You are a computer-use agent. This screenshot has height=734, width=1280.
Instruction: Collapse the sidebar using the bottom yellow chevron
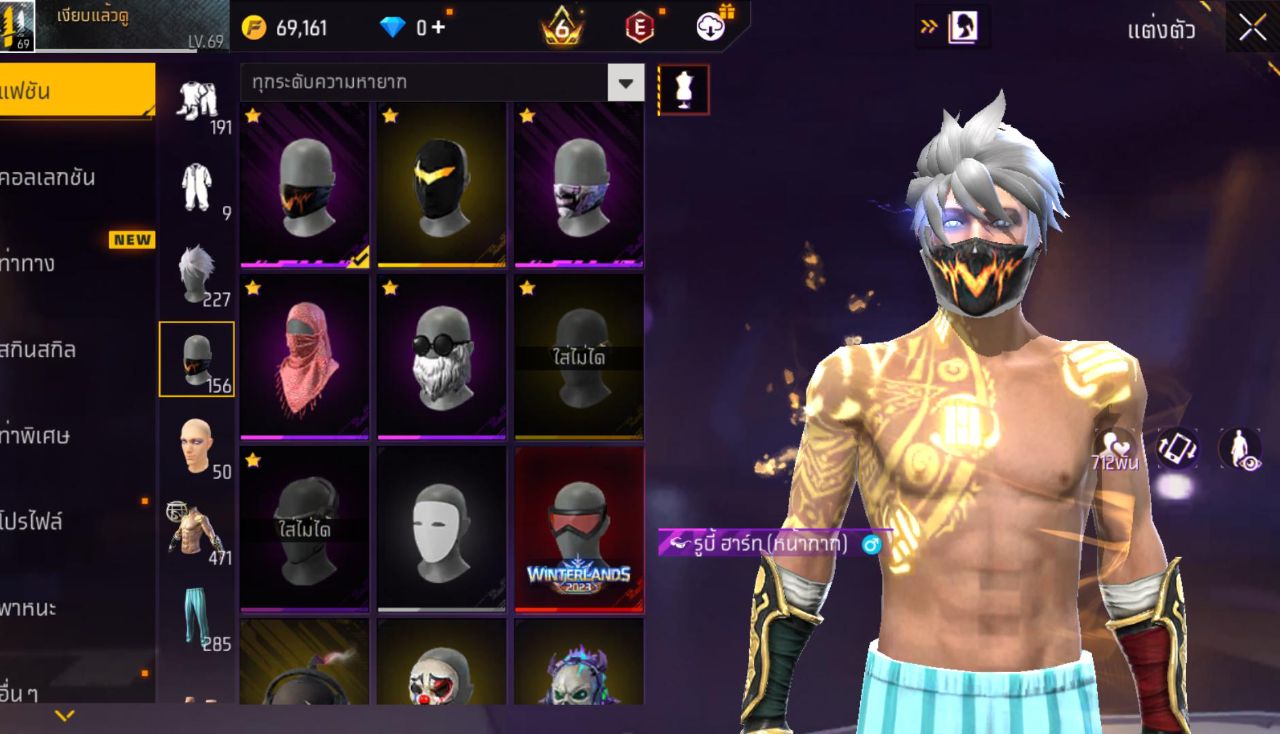[x=65, y=716]
